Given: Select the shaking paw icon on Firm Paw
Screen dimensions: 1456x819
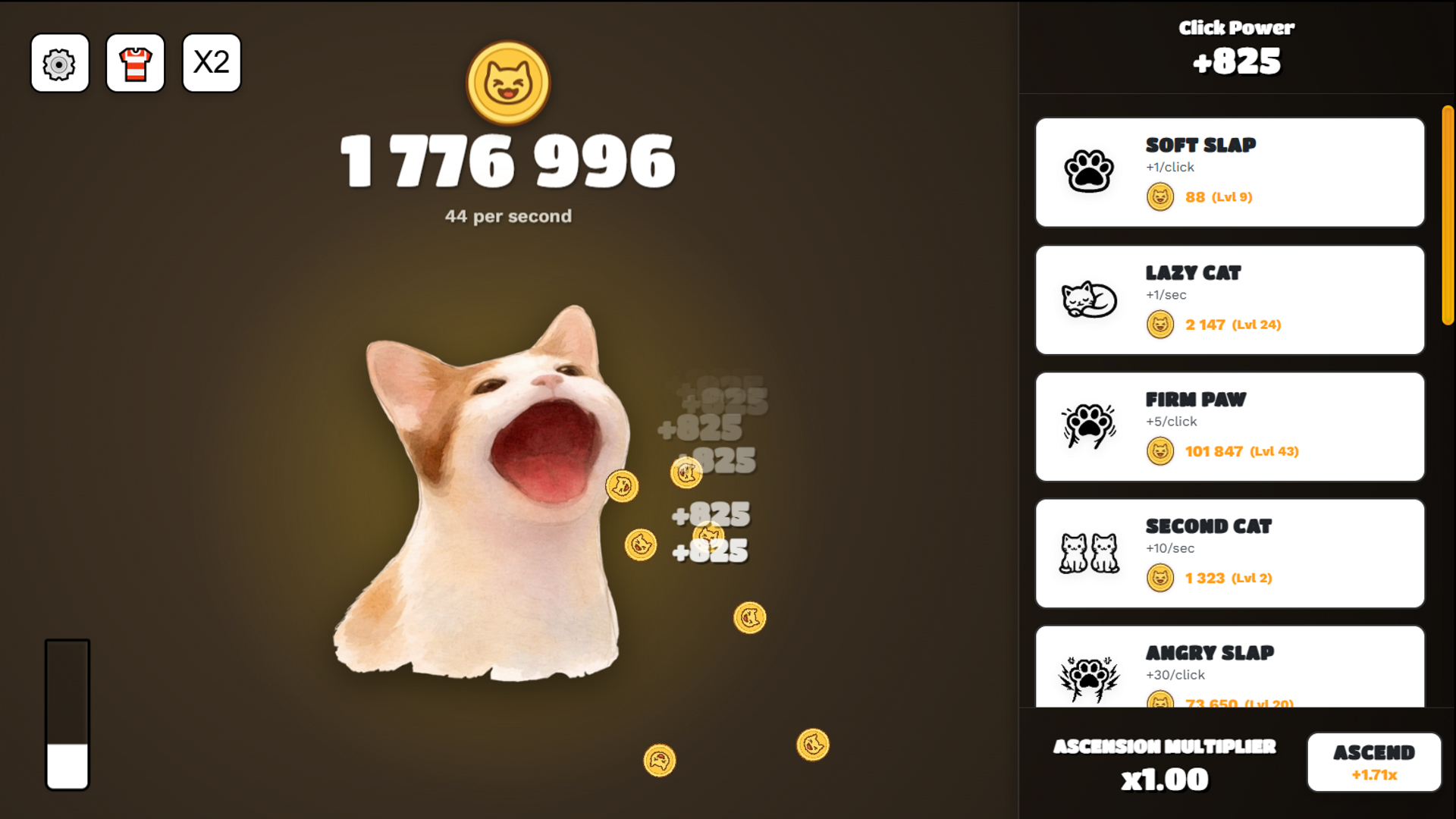Looking at the screenshot, I should [x=1090, y=426].
